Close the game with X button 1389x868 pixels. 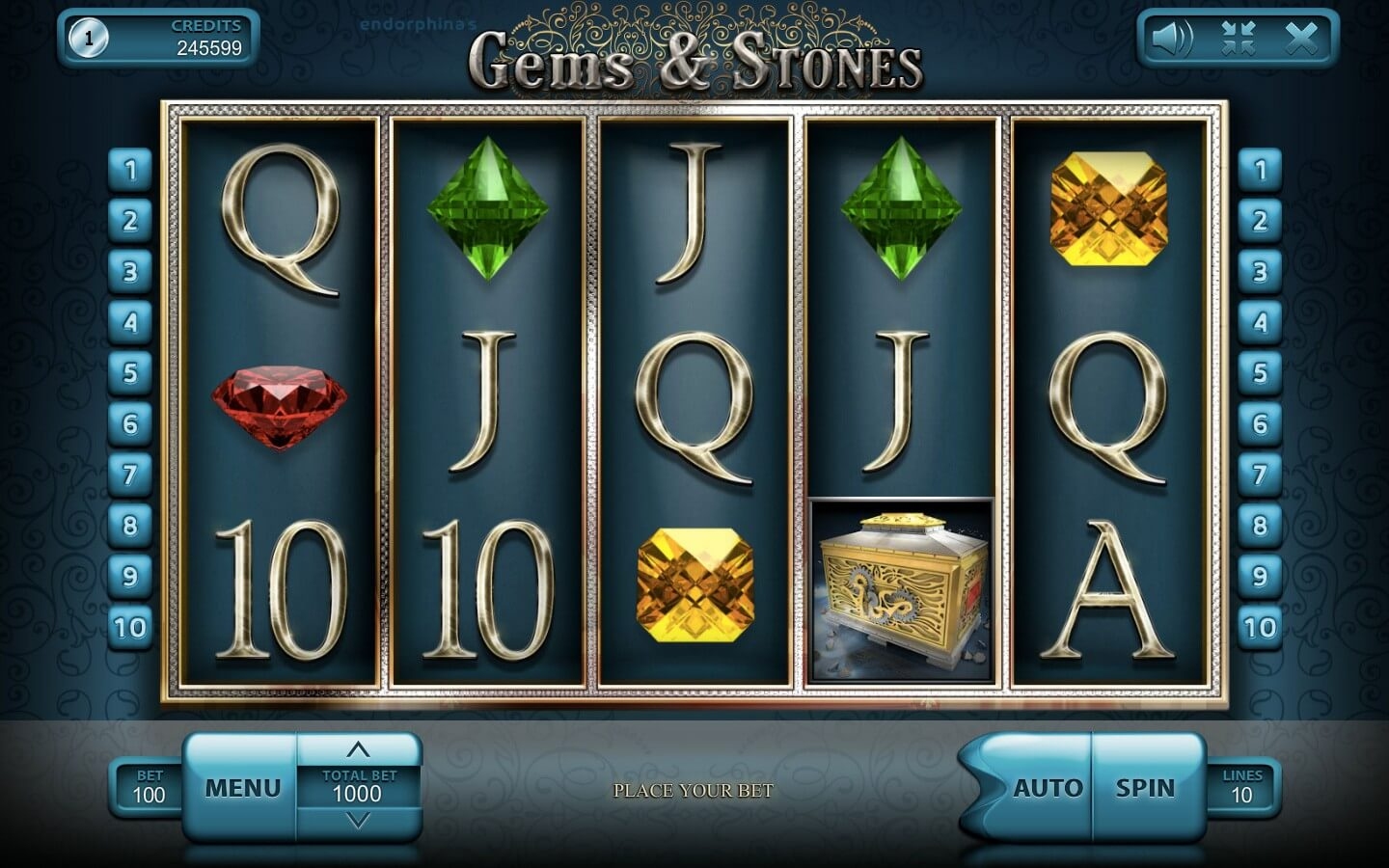[1301, 39]
